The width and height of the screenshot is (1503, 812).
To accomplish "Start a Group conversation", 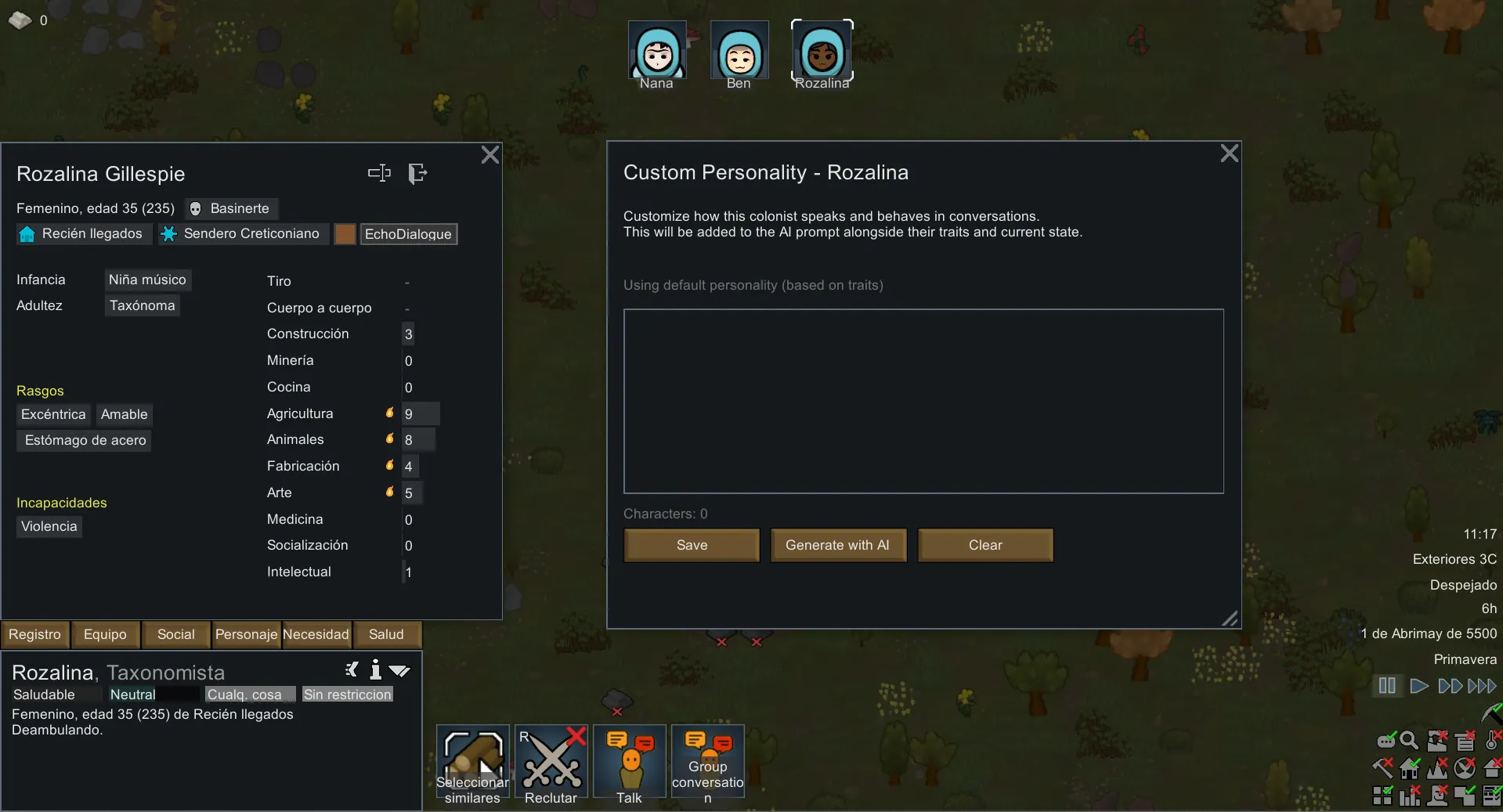I will pyautogui.click(x=707, y=763).
